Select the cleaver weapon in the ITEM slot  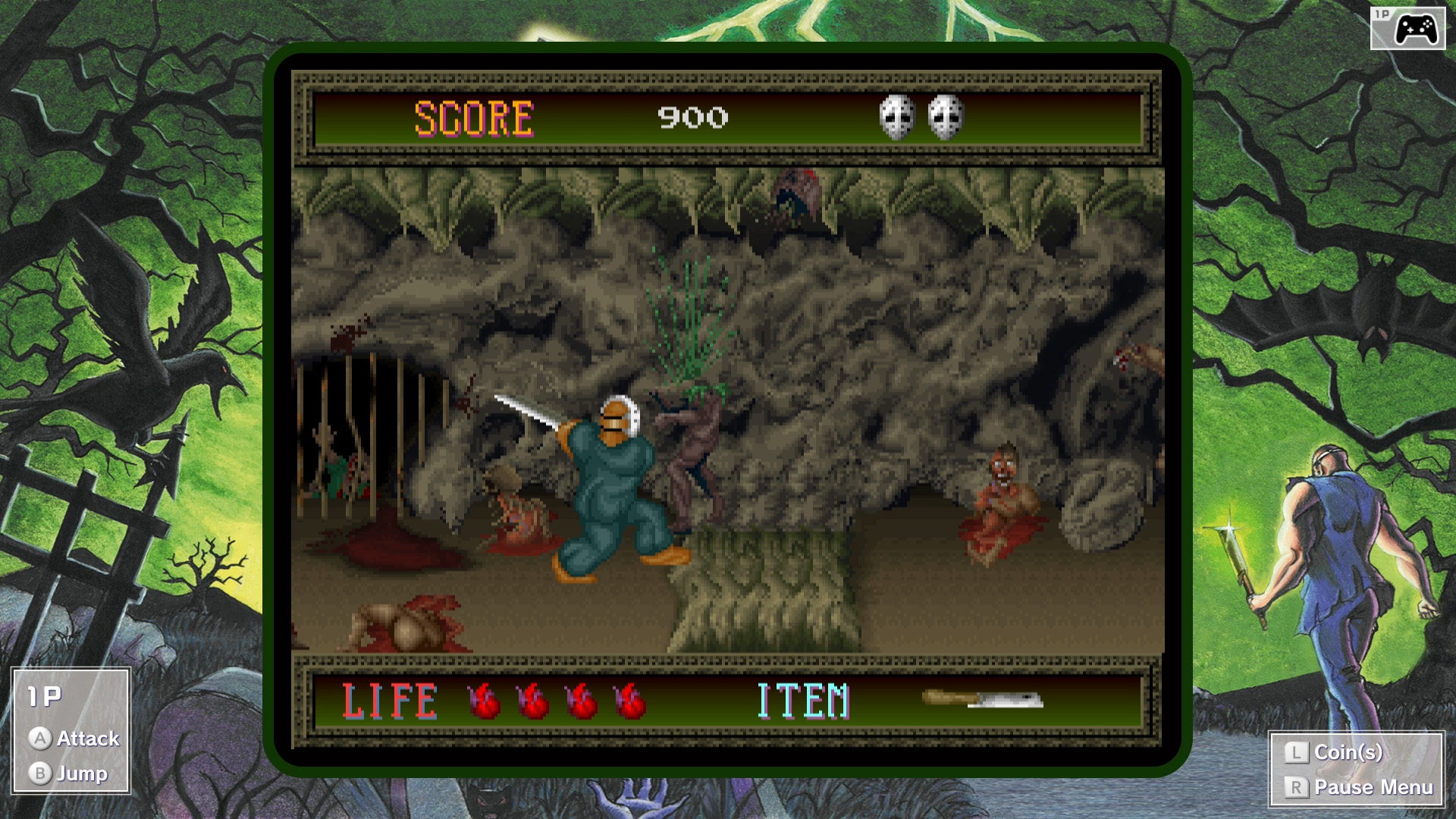tap(983, 699)
